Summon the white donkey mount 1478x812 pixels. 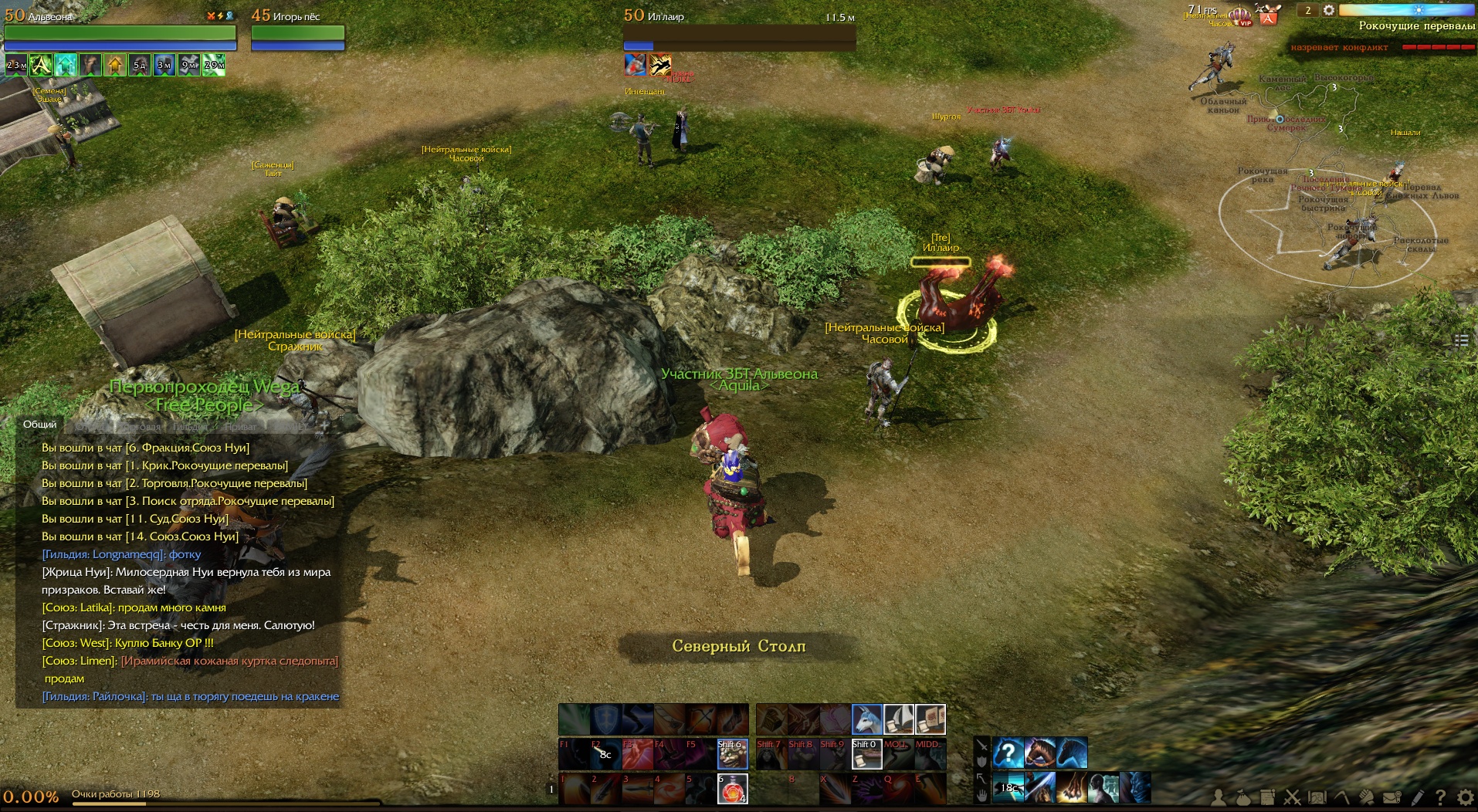[866, 719]
